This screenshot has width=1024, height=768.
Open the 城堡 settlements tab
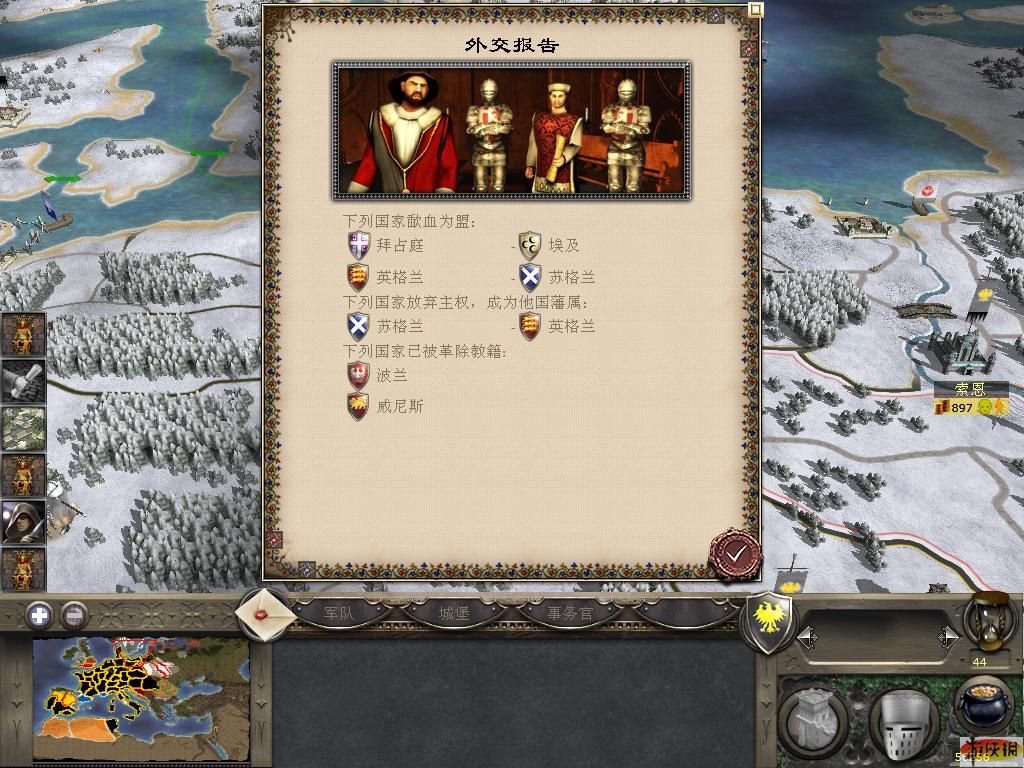tap(454, 613)
